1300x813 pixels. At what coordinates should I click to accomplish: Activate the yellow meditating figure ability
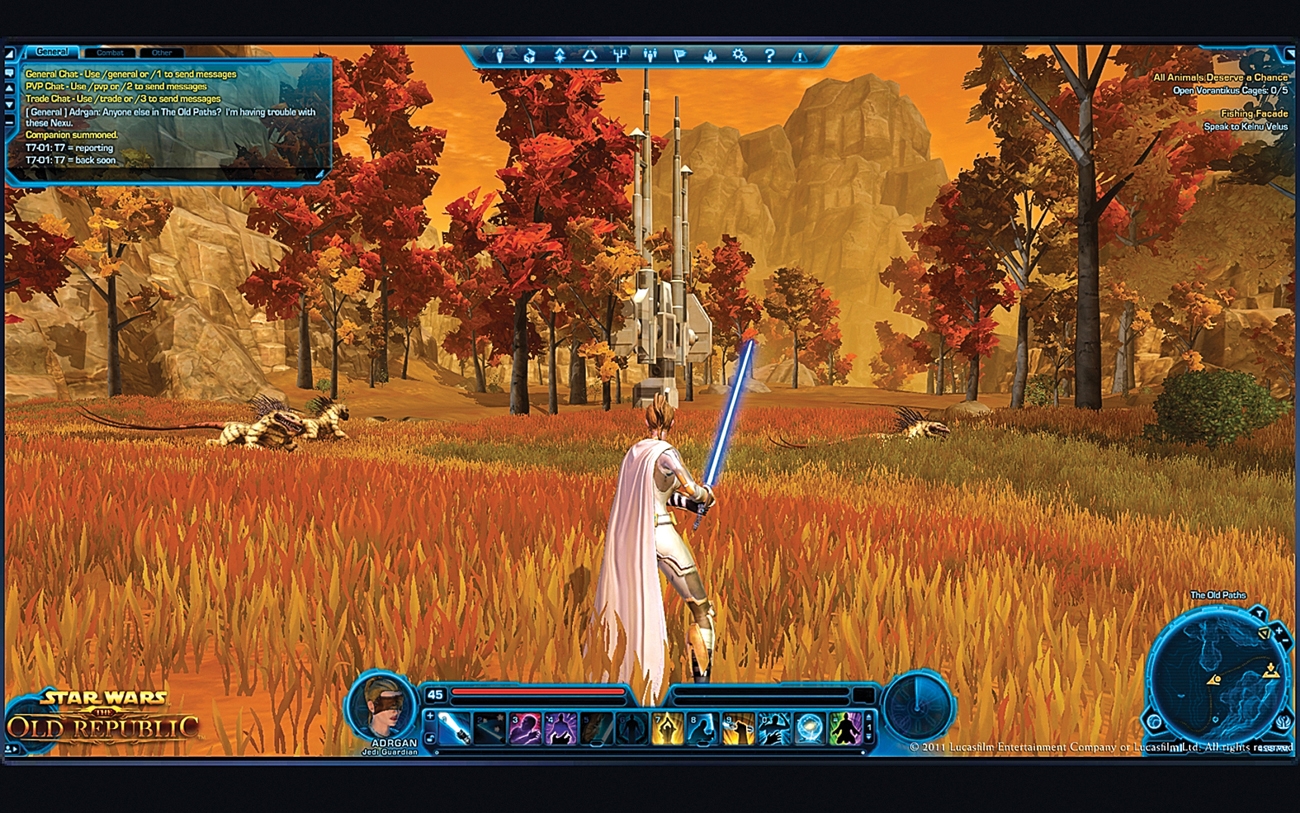[x=667, y=727]
